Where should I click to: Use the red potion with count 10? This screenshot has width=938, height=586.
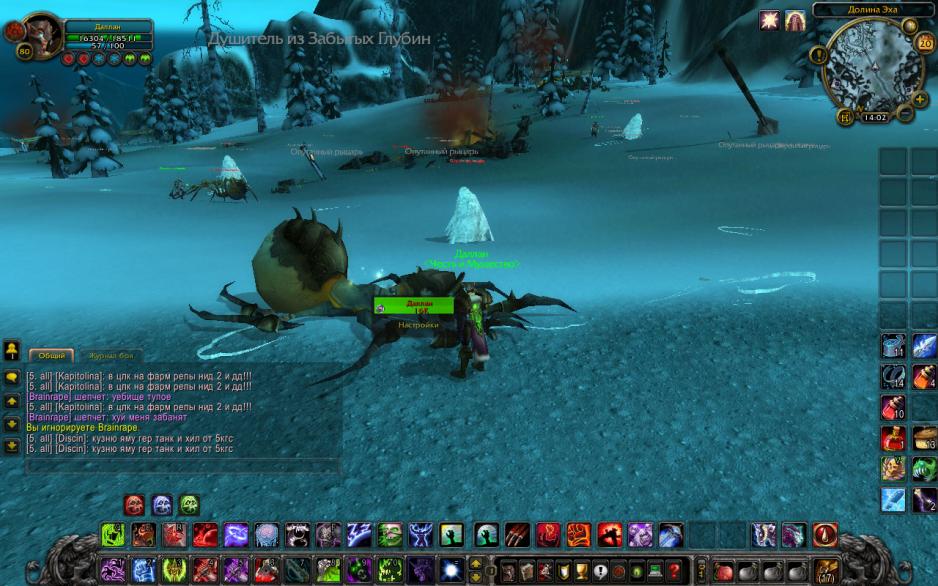(x=893, y=407)
